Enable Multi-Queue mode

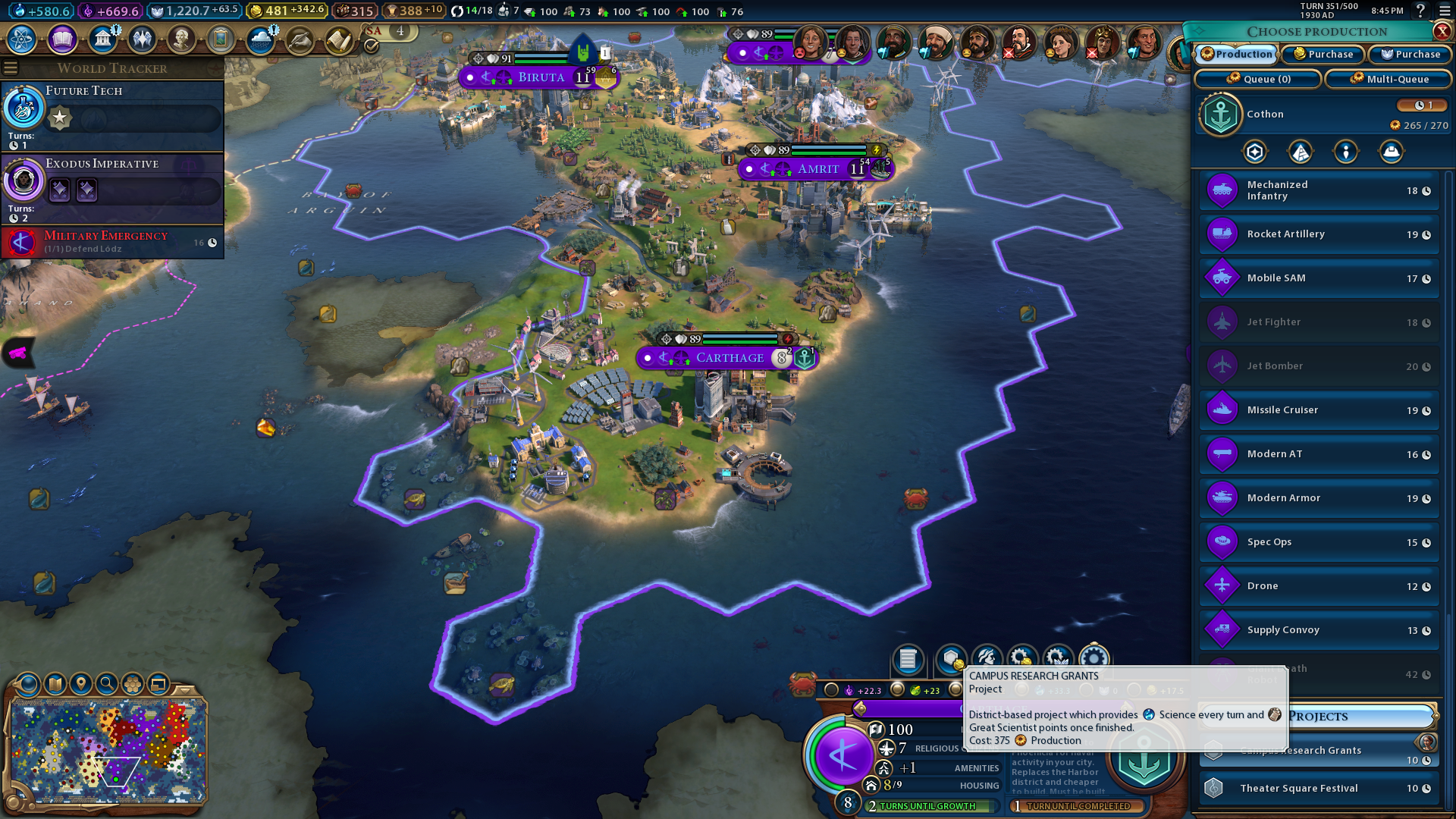pos(1390,79)
